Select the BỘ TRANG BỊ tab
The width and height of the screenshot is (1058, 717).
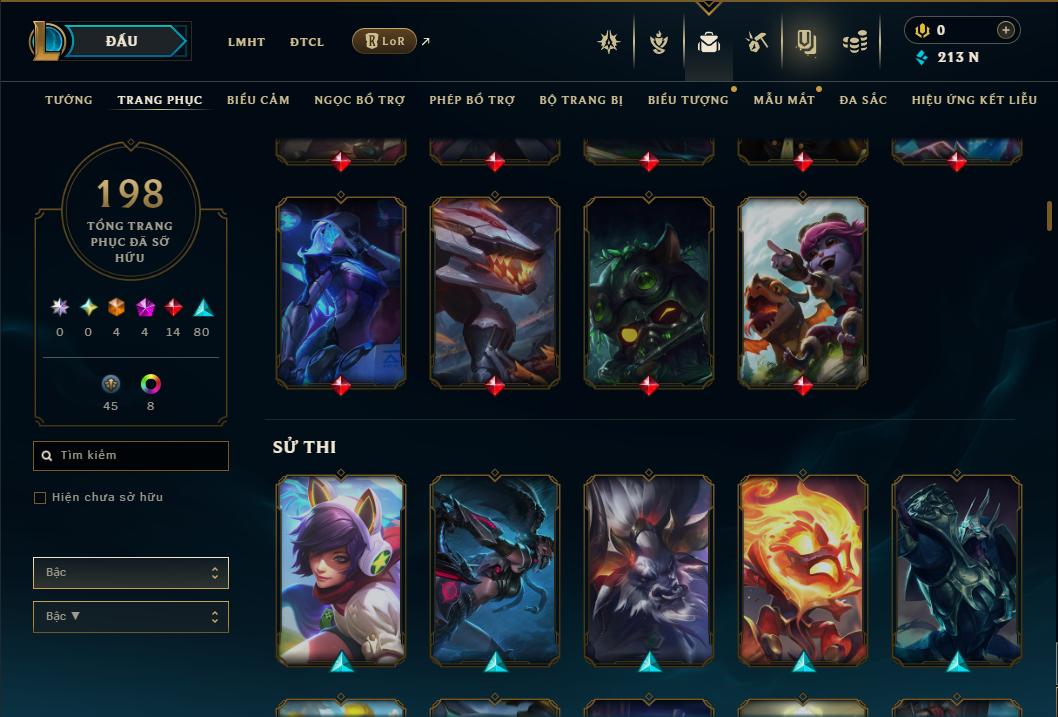pos(581,100)
